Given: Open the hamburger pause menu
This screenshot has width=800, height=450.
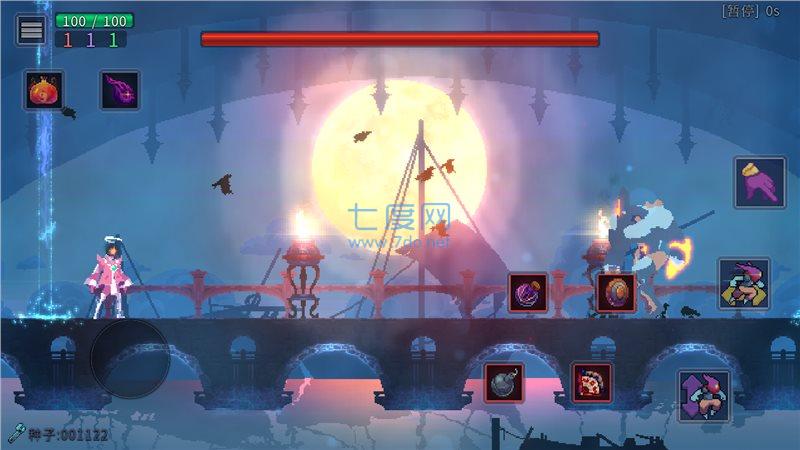Looking at the screenshot, I should coord(31,30).
